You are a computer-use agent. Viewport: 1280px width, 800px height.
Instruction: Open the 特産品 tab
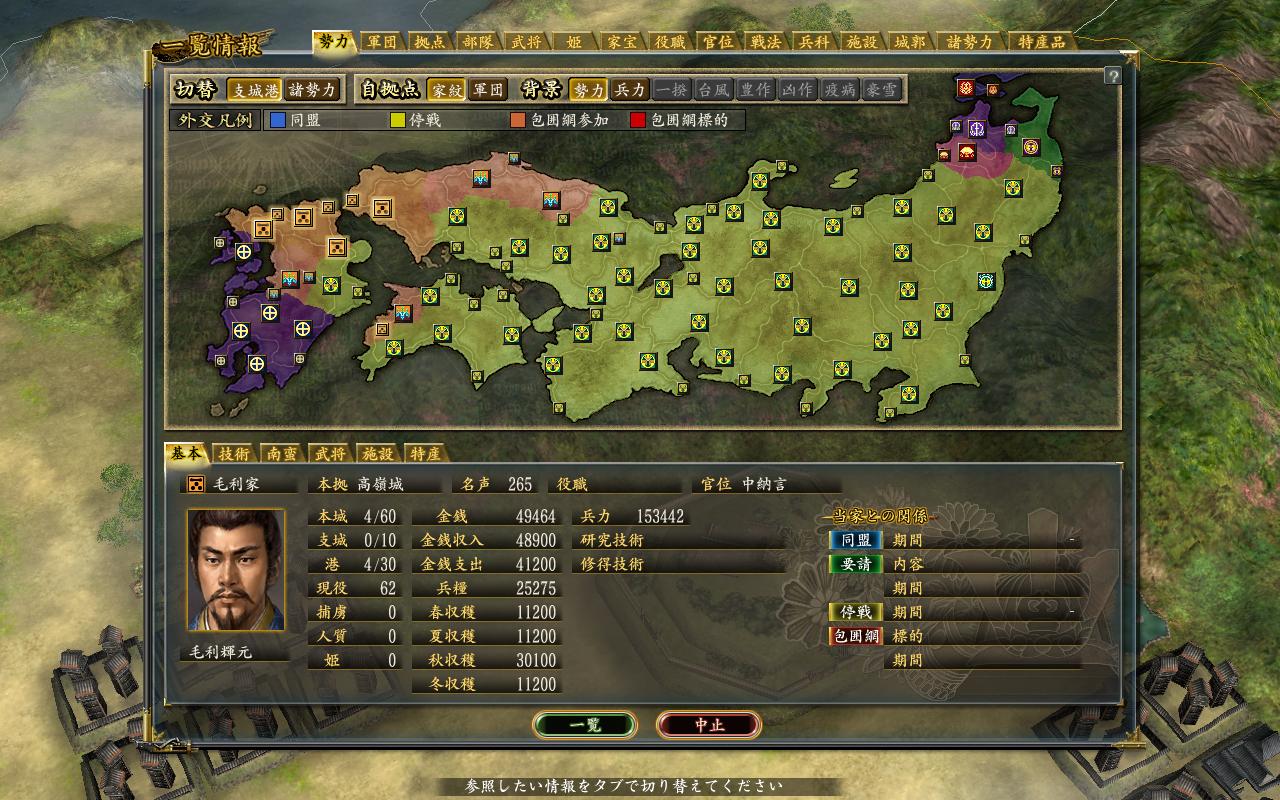tap(1041, 42)
